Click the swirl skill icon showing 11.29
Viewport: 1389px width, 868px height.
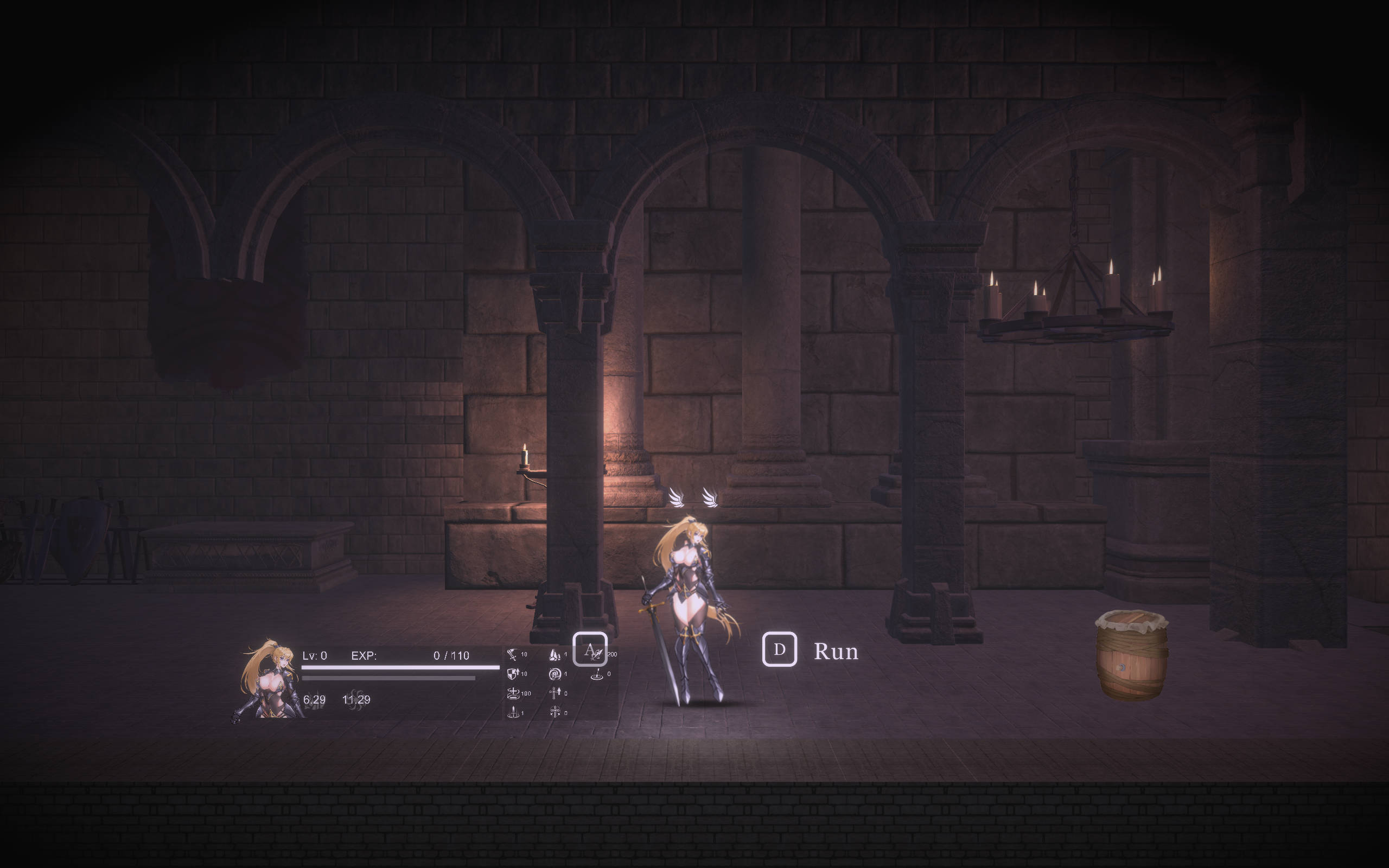point(356,700)
